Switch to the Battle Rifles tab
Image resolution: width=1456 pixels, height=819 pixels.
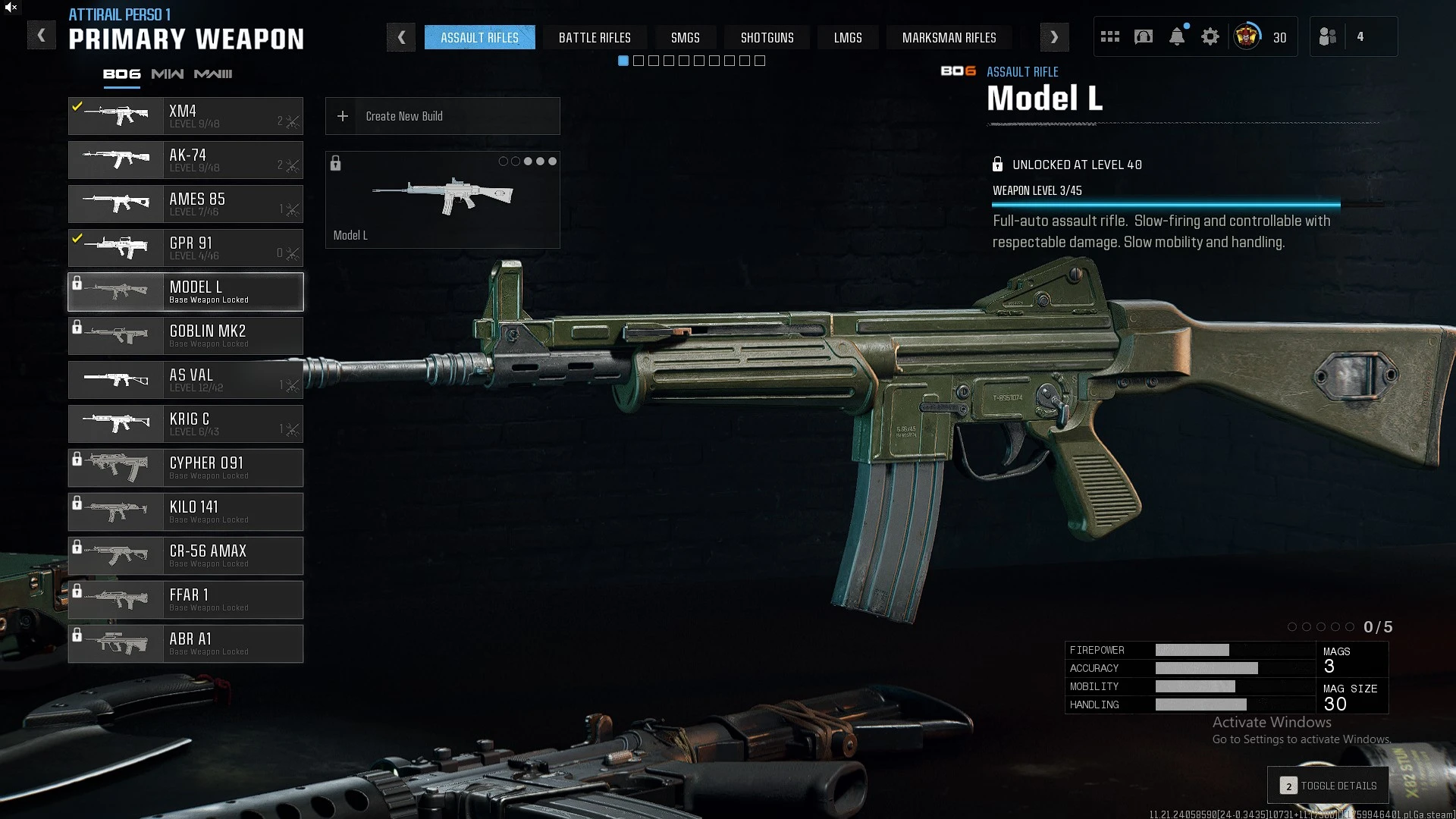coord(595,37)
